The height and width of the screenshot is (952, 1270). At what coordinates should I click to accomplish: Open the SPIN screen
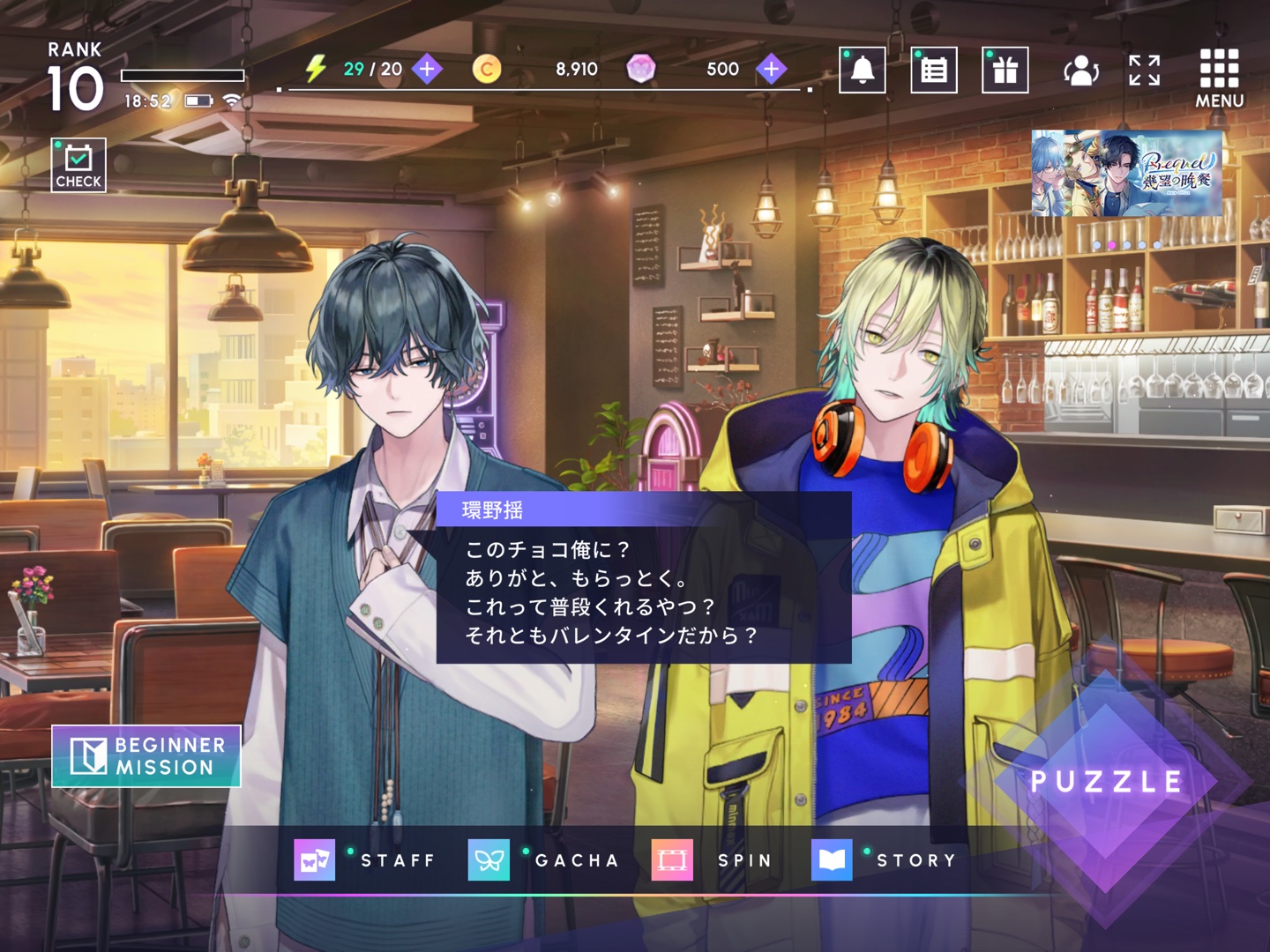coord(713,860)
